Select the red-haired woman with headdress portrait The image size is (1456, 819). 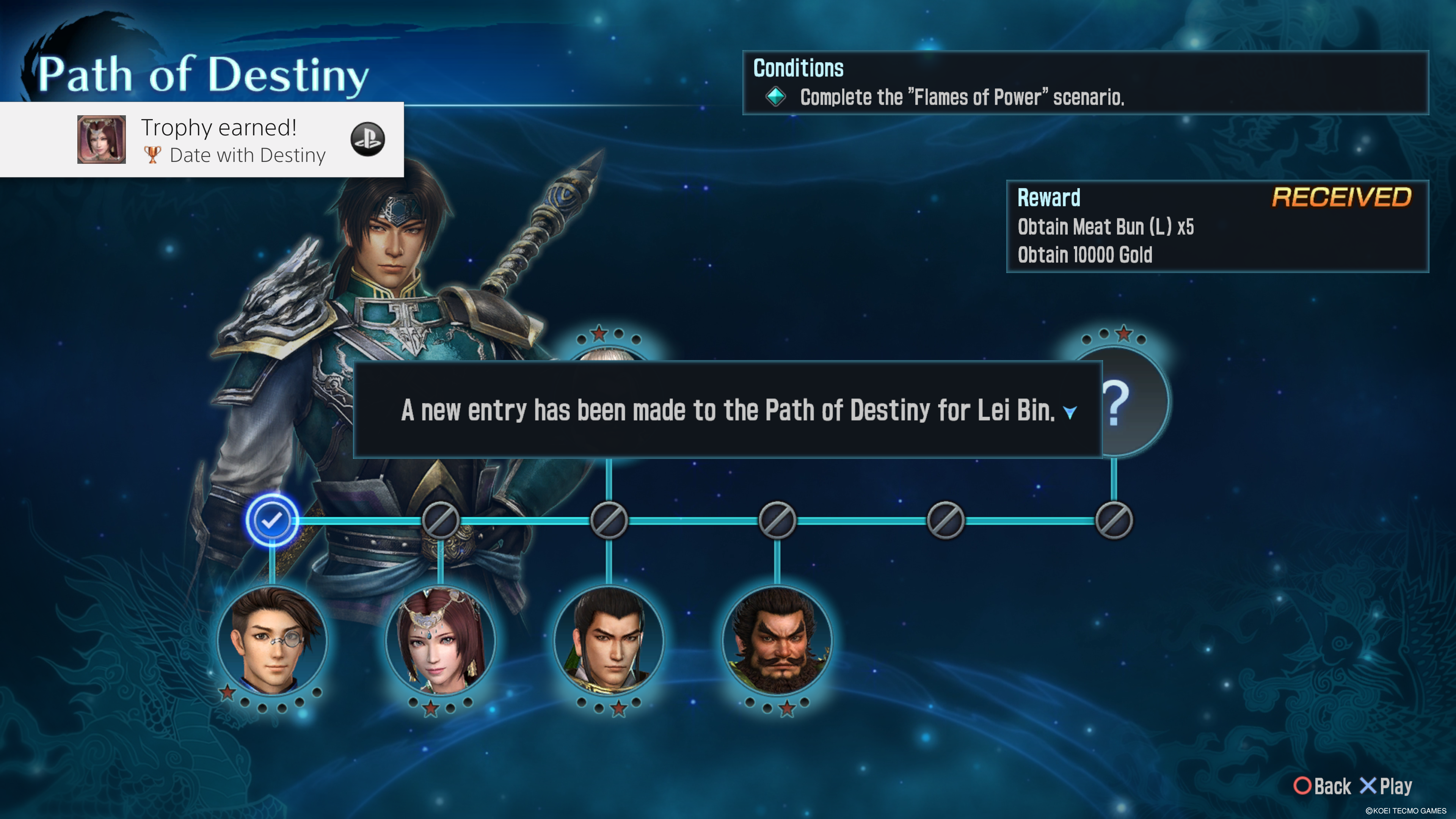coord(440,640)
